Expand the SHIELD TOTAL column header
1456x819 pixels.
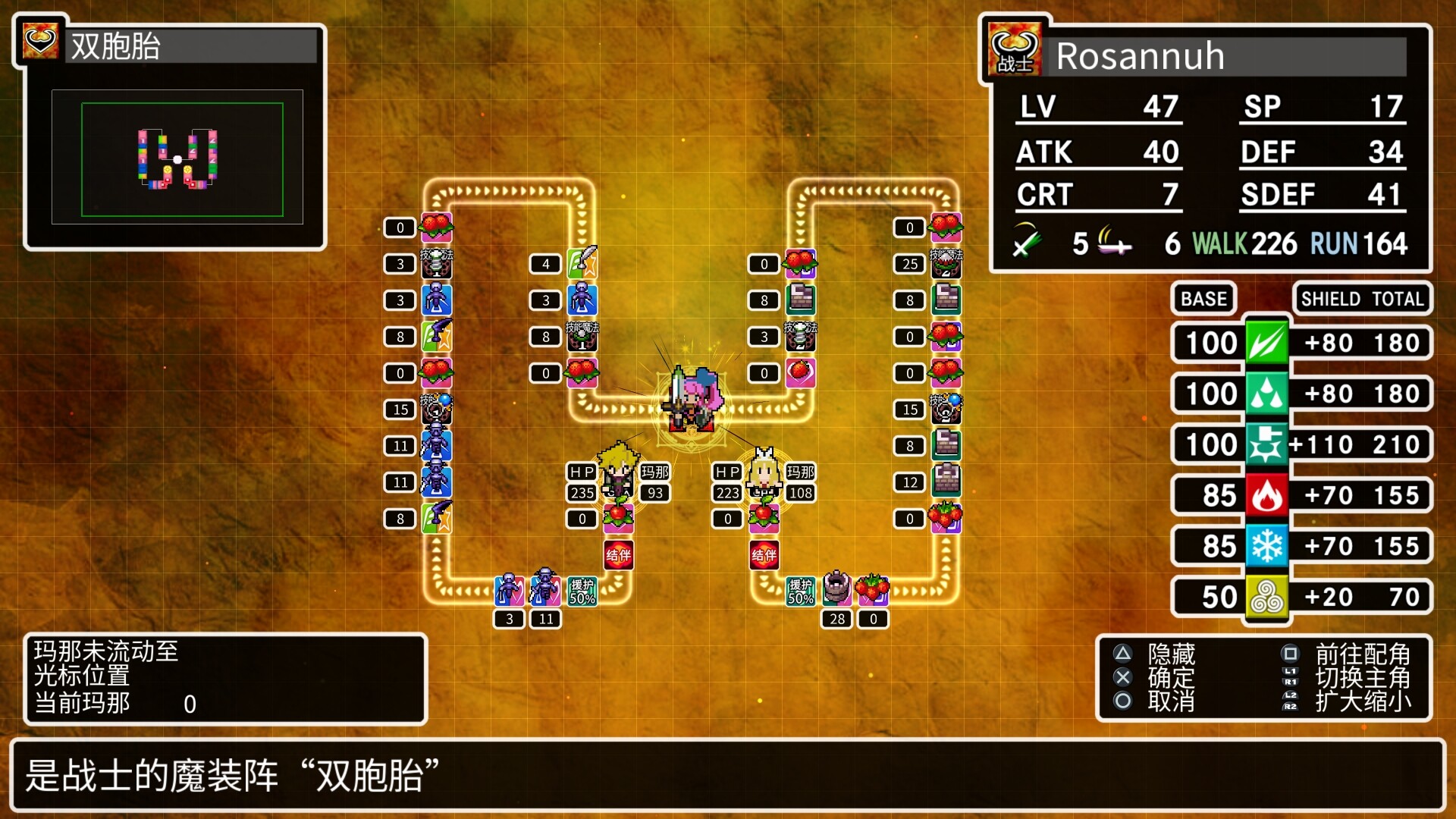pyautogui.click(x=1362, y=299)
